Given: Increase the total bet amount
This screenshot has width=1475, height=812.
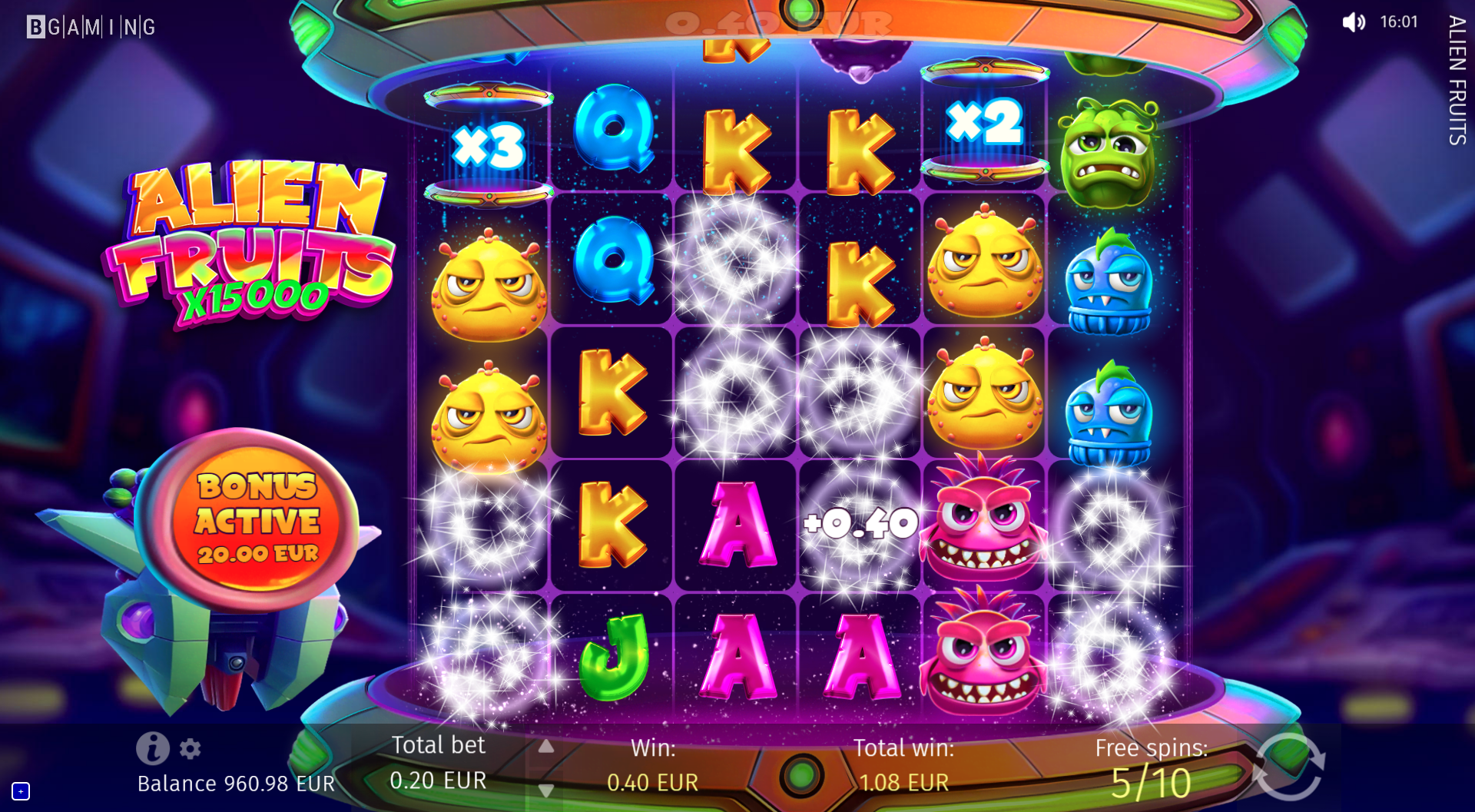Looking at the screenshot, I should point(545,747).
